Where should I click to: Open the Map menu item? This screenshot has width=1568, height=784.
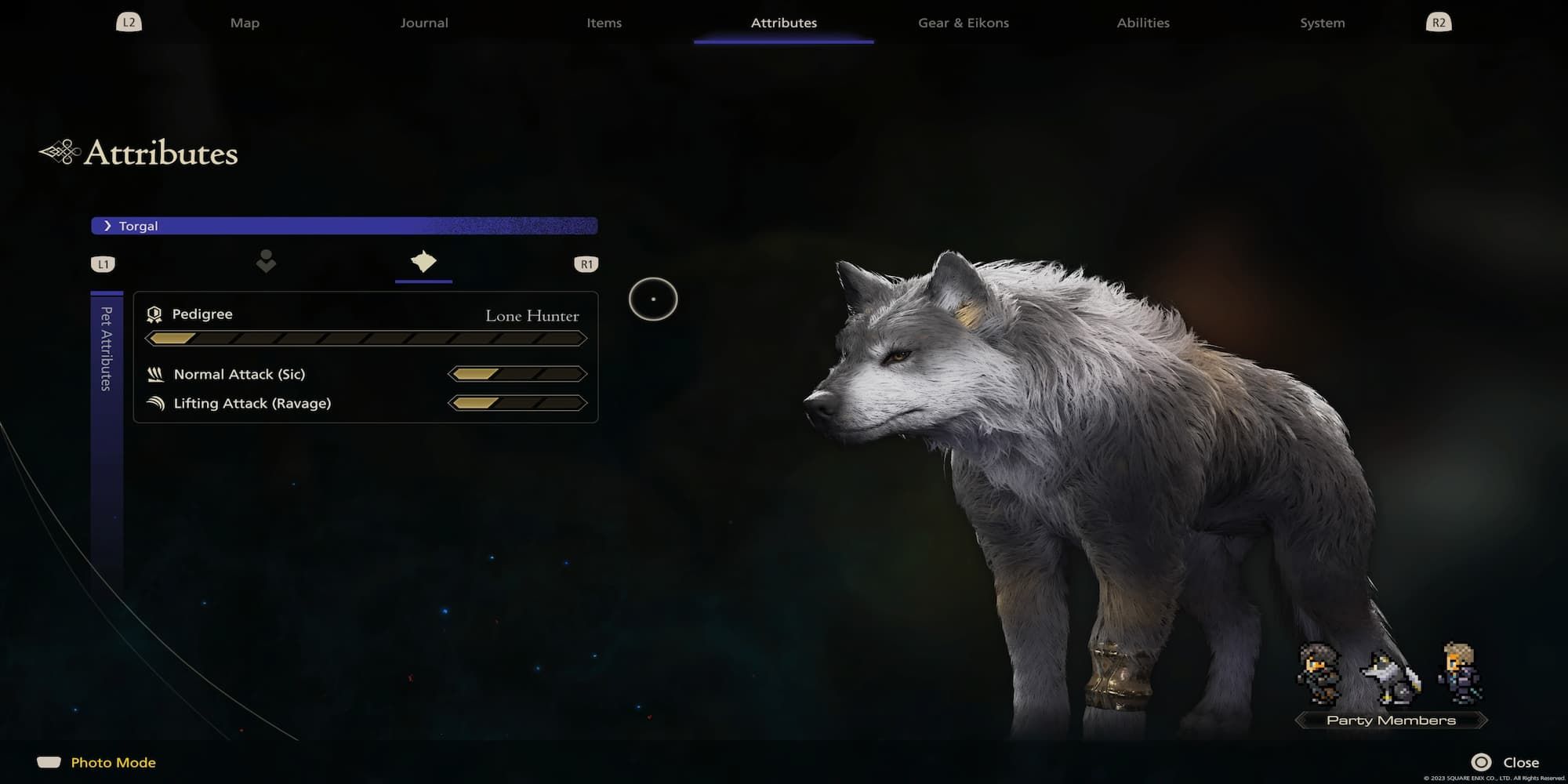tap(244, 23)
